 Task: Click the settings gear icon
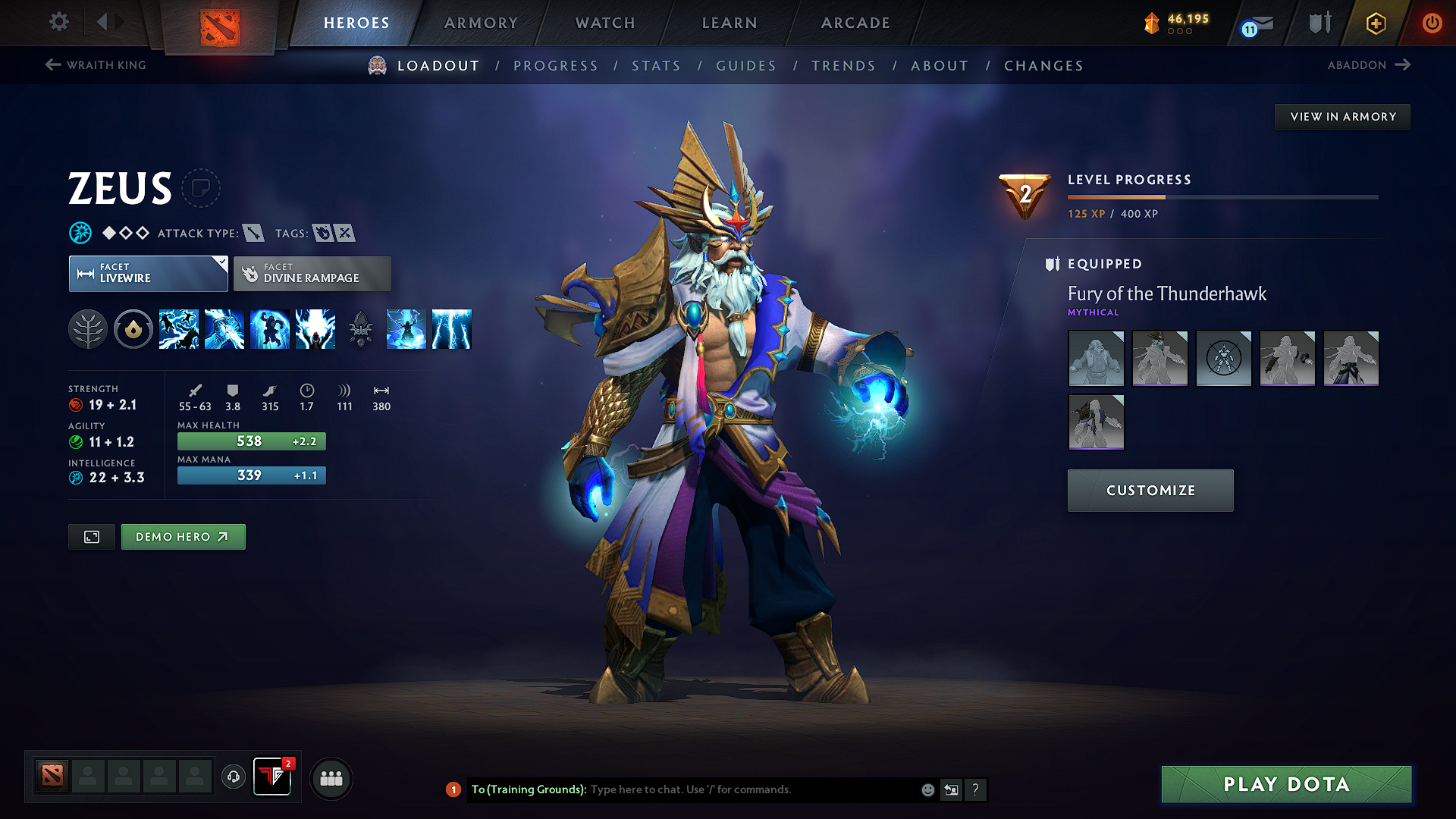58,22
